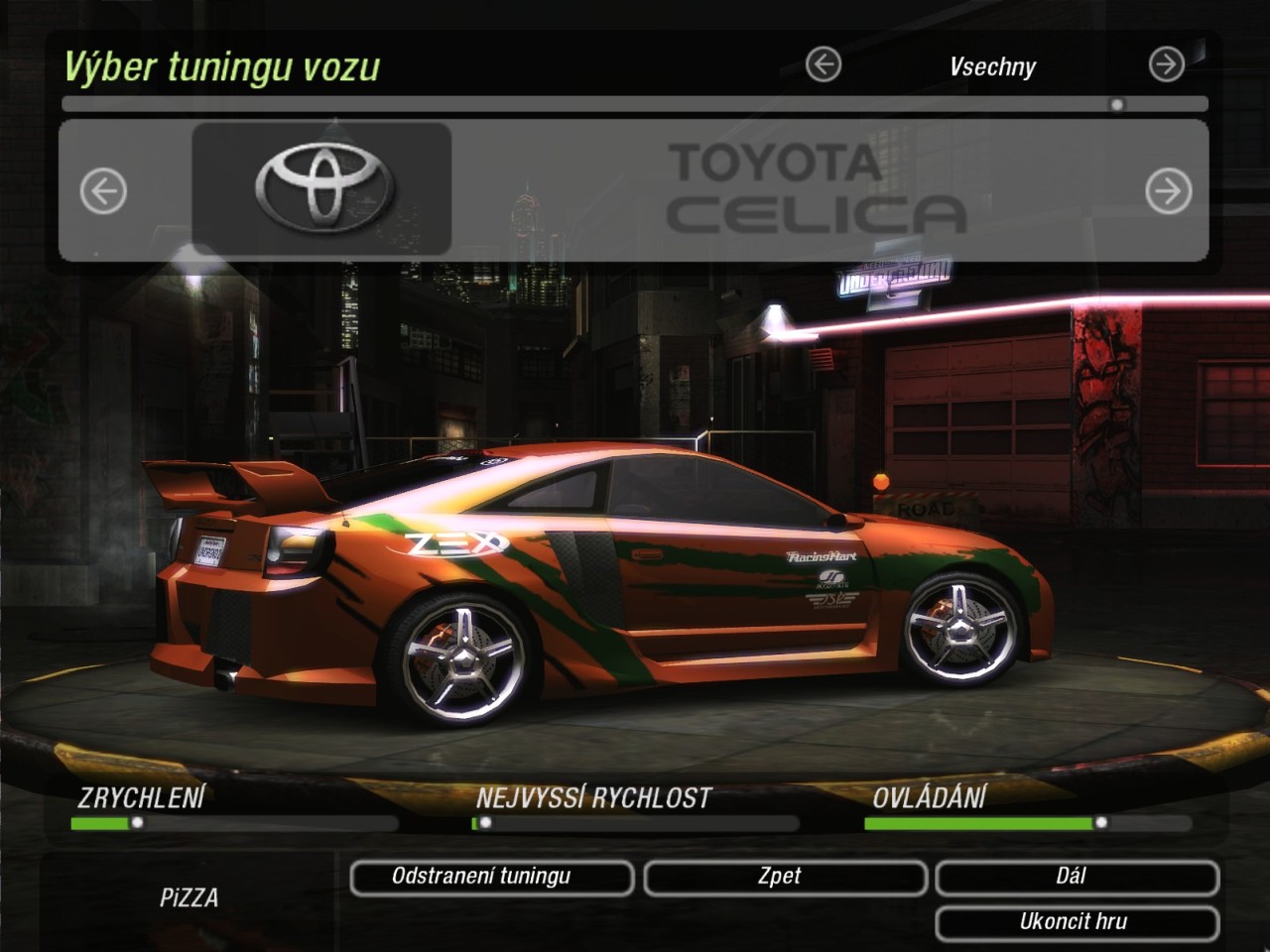Image resolution: width=1270 pixels, height=952 pixels.
Task: Switch filter with left arrow beside 'Vsechny'
Action: click(x=823, y=65)
